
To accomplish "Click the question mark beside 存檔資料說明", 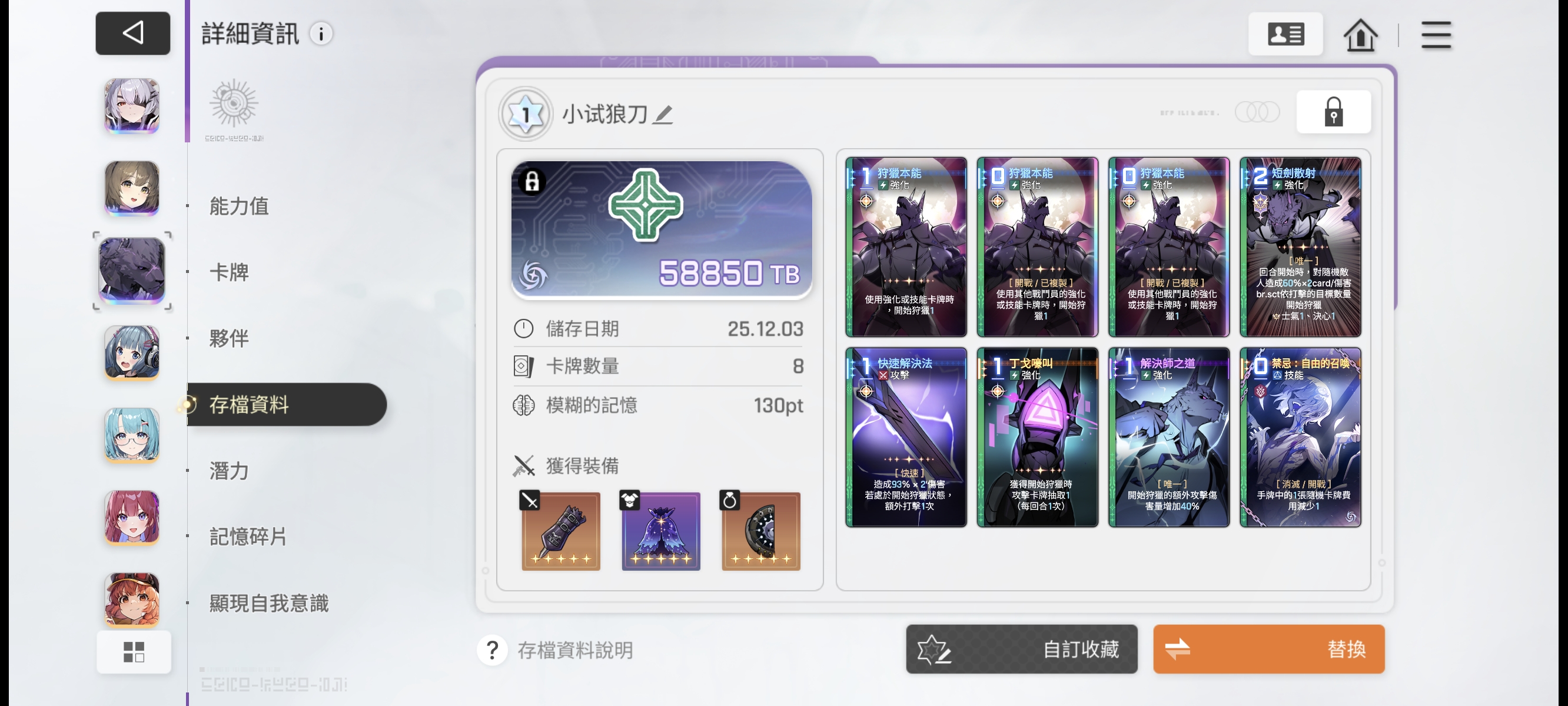I will click(x=491, y=650).
